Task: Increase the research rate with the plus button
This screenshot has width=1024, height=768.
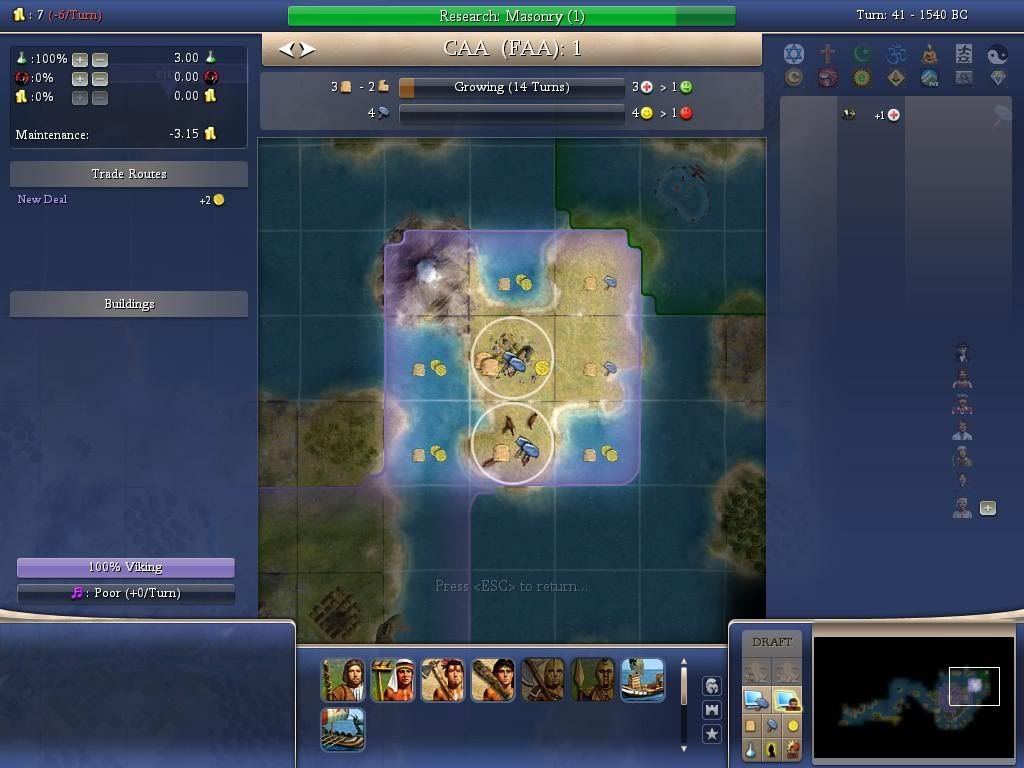Action: (79, 59)
